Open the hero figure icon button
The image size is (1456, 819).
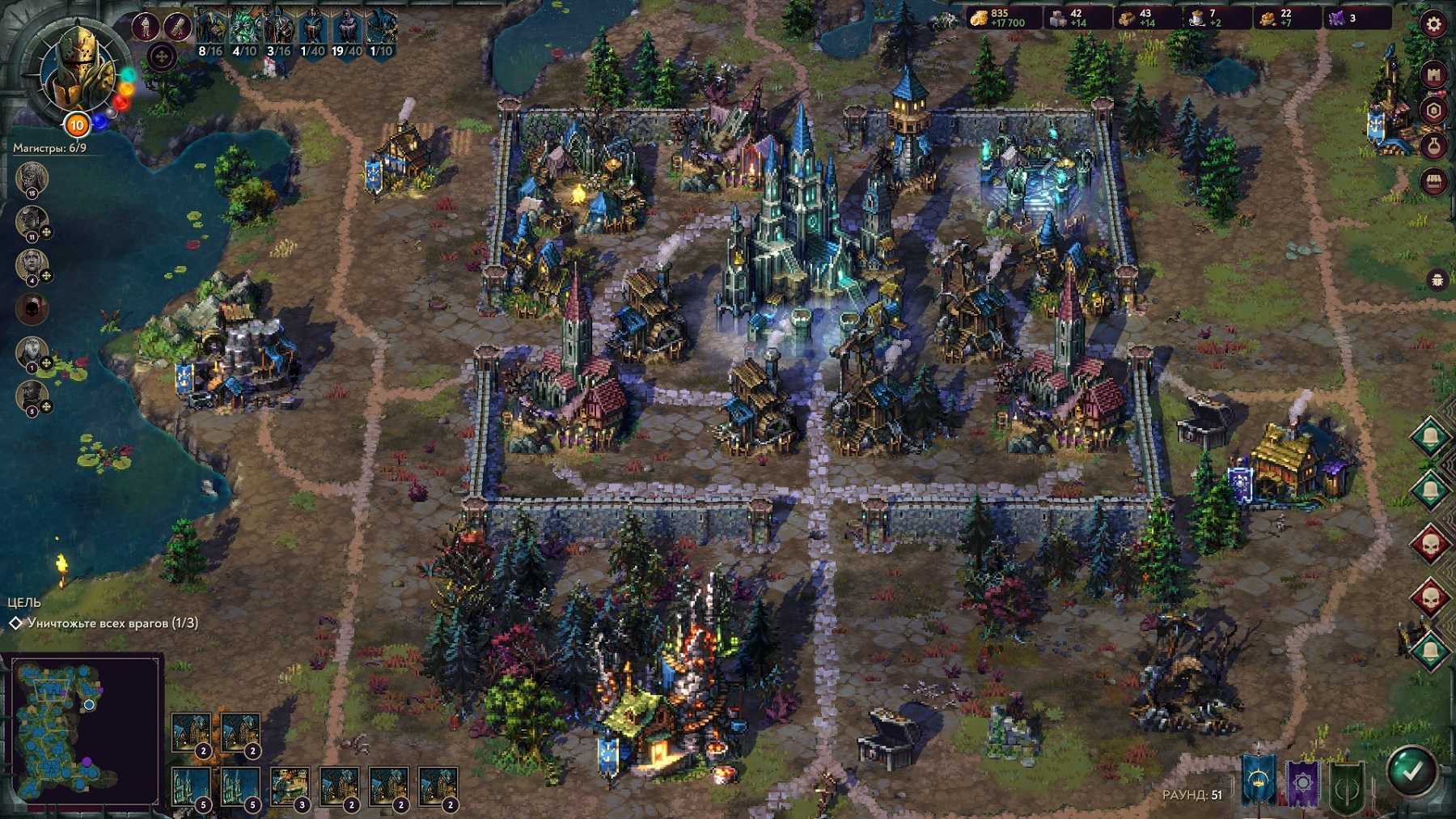[146, 27]
